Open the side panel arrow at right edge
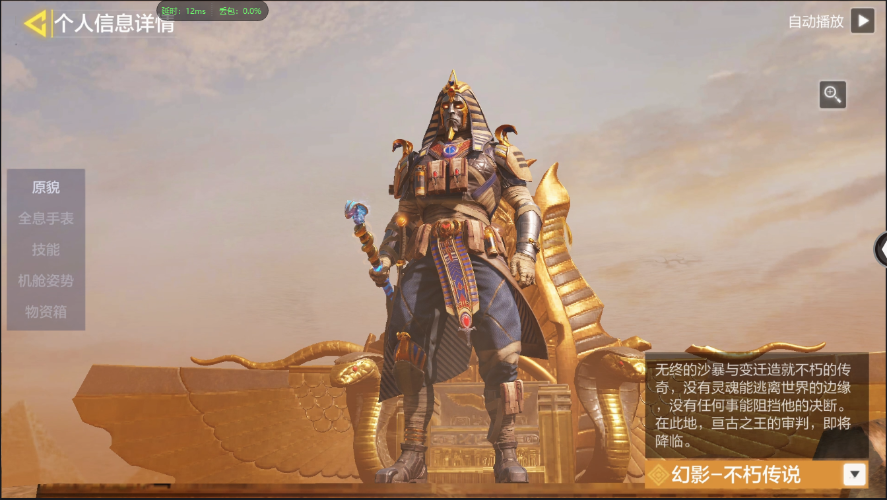 pos(881,250)
